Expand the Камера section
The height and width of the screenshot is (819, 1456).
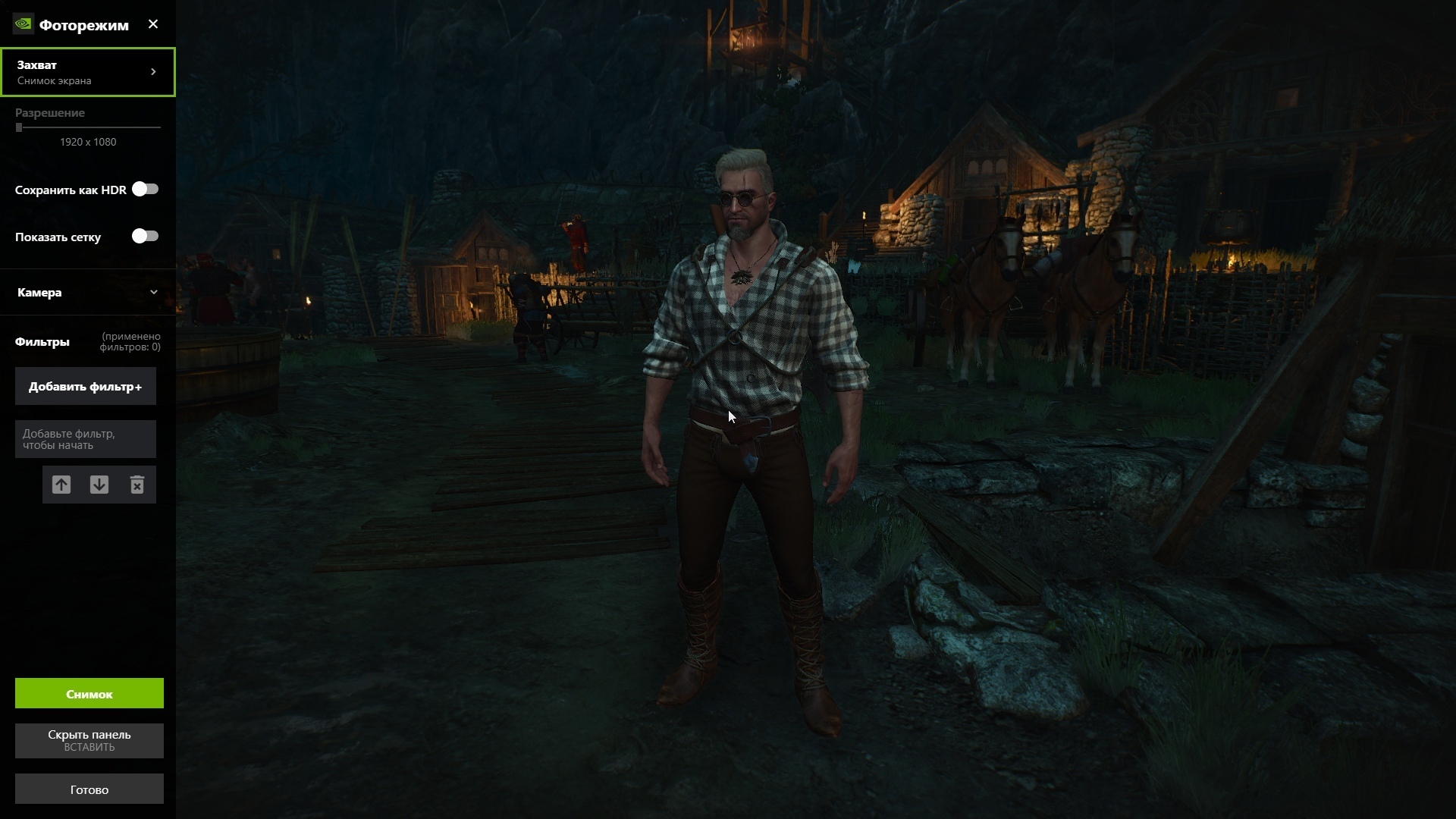coord(88,292)
